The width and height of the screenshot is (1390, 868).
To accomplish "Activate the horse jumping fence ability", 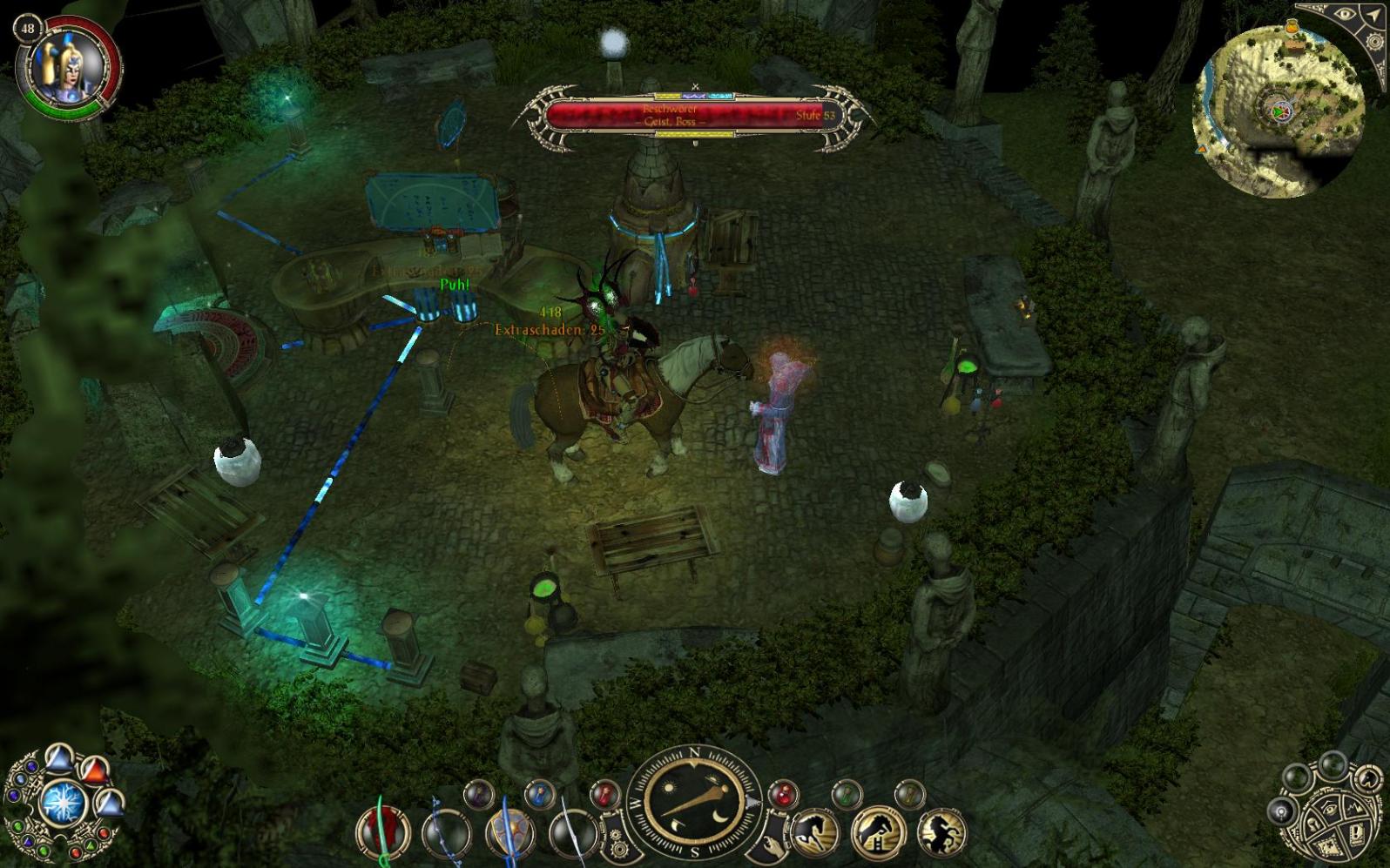I will pos(877,831).
